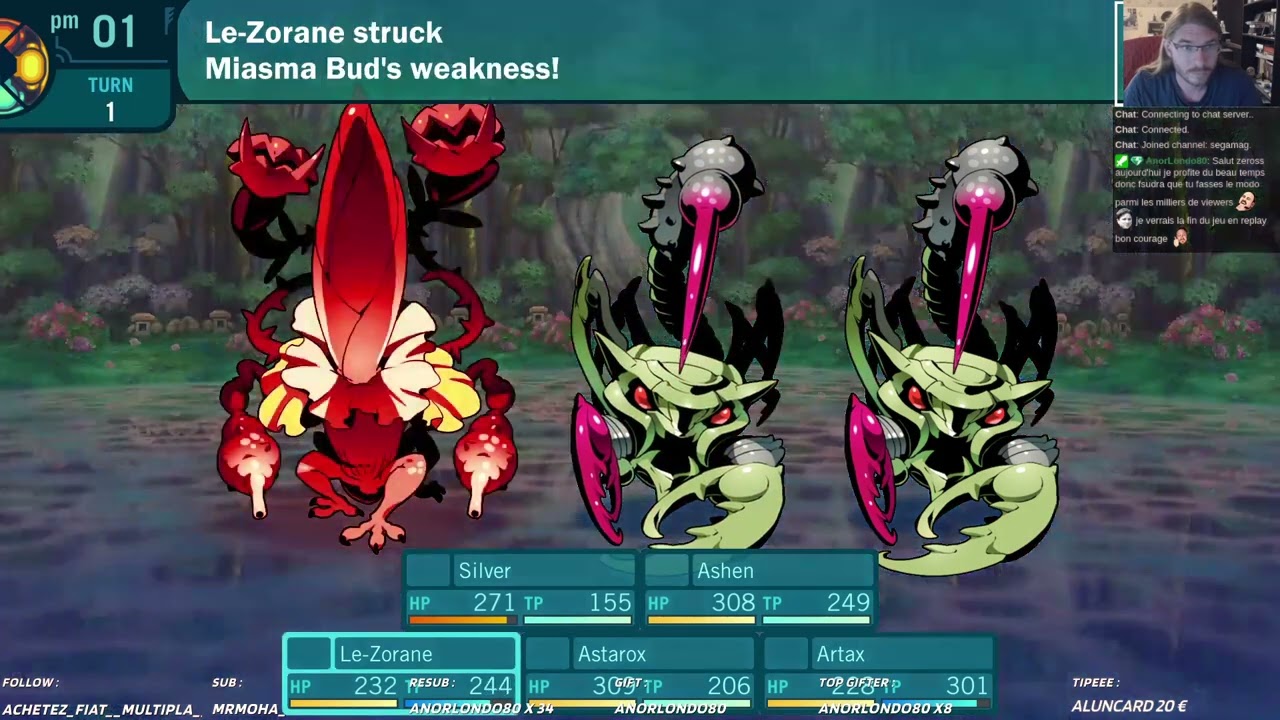Select Ashen's party panel
This screenshot has height=720, width=1280.
point(760,588)
